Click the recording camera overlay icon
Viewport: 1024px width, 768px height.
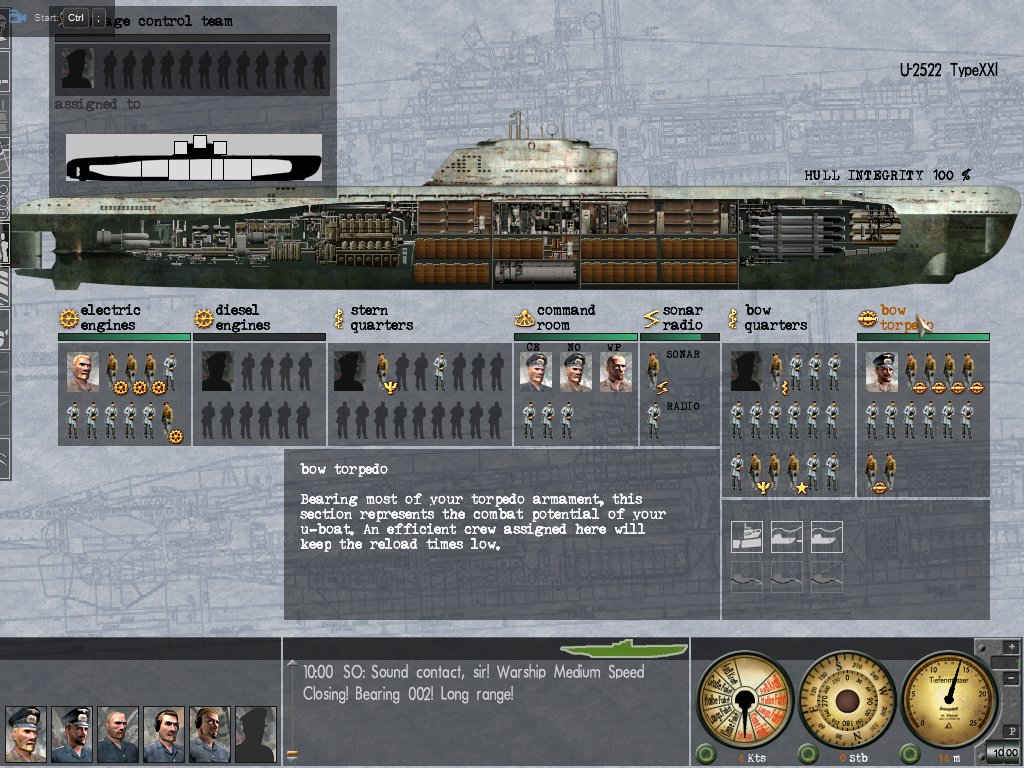[17, 17]
